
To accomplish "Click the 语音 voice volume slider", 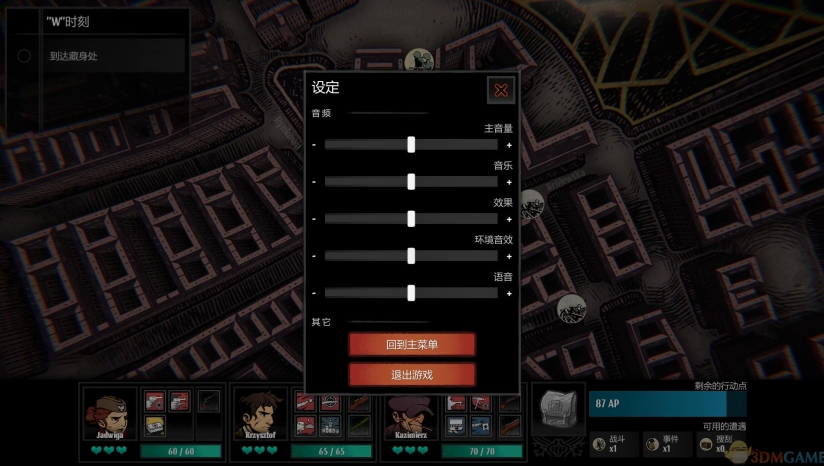I will coord(411,293).
